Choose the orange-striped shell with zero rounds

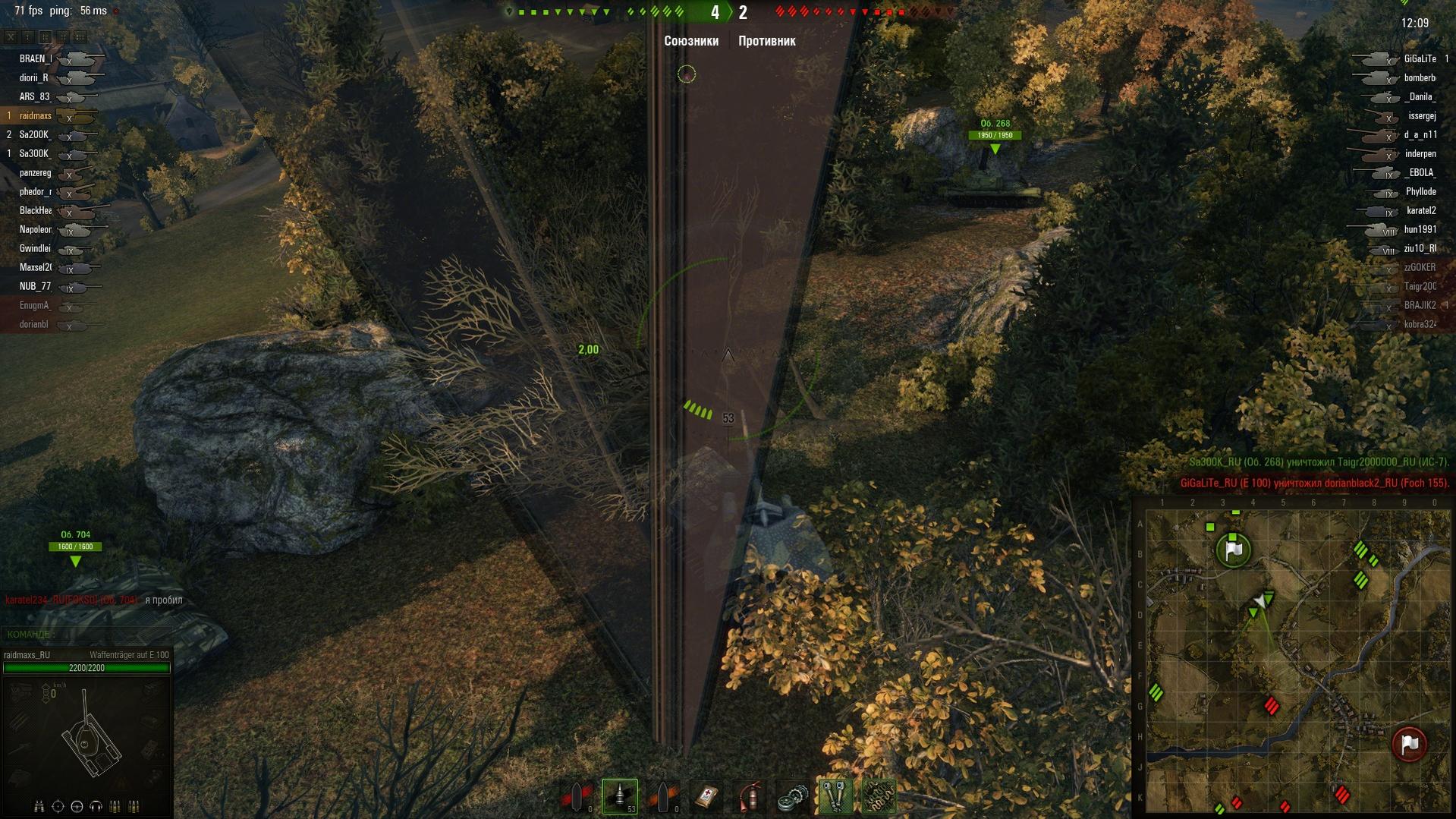pyautogui.click(x=663, y=797)
